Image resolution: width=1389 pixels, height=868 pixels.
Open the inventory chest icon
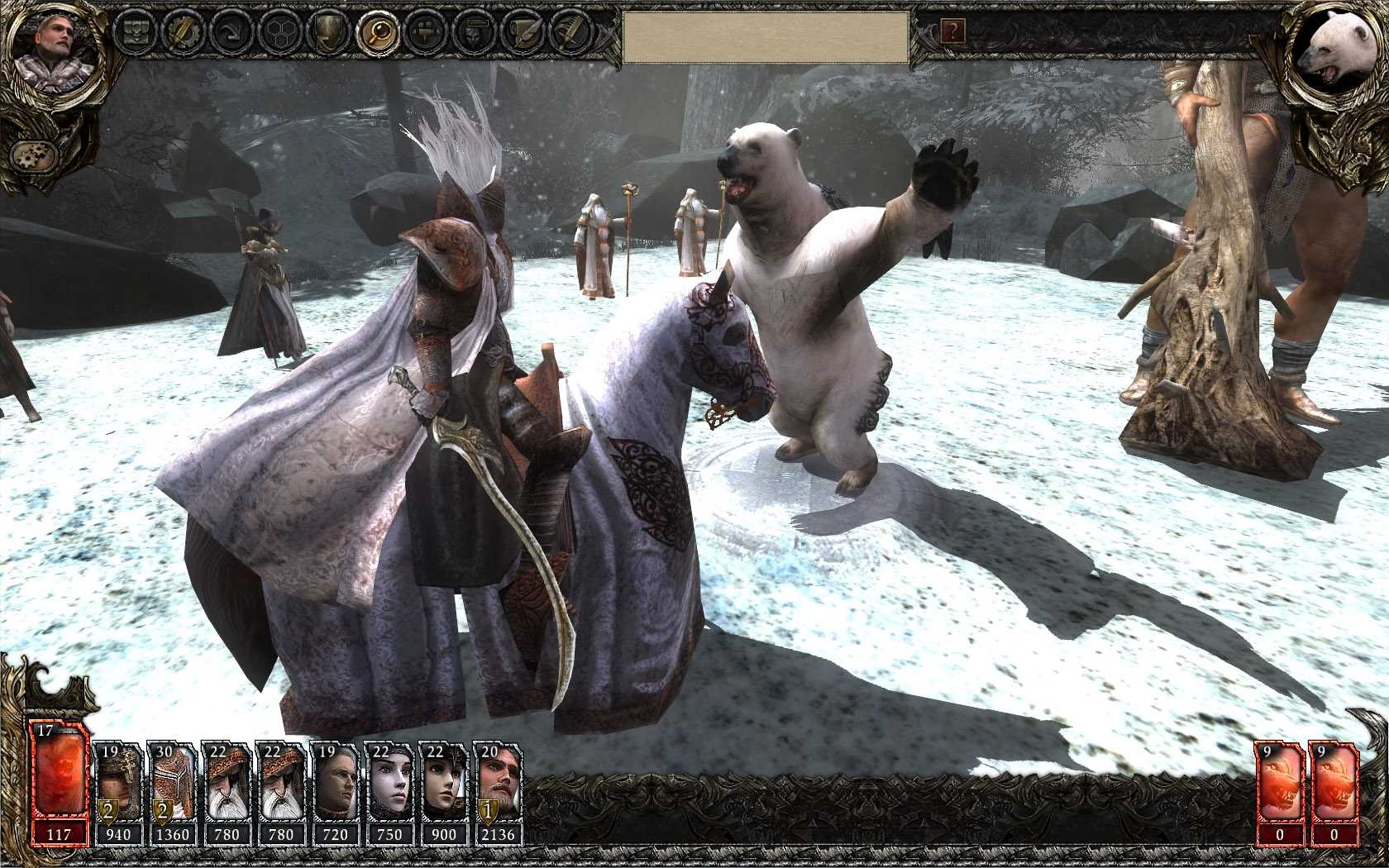(x=136, y=33)
